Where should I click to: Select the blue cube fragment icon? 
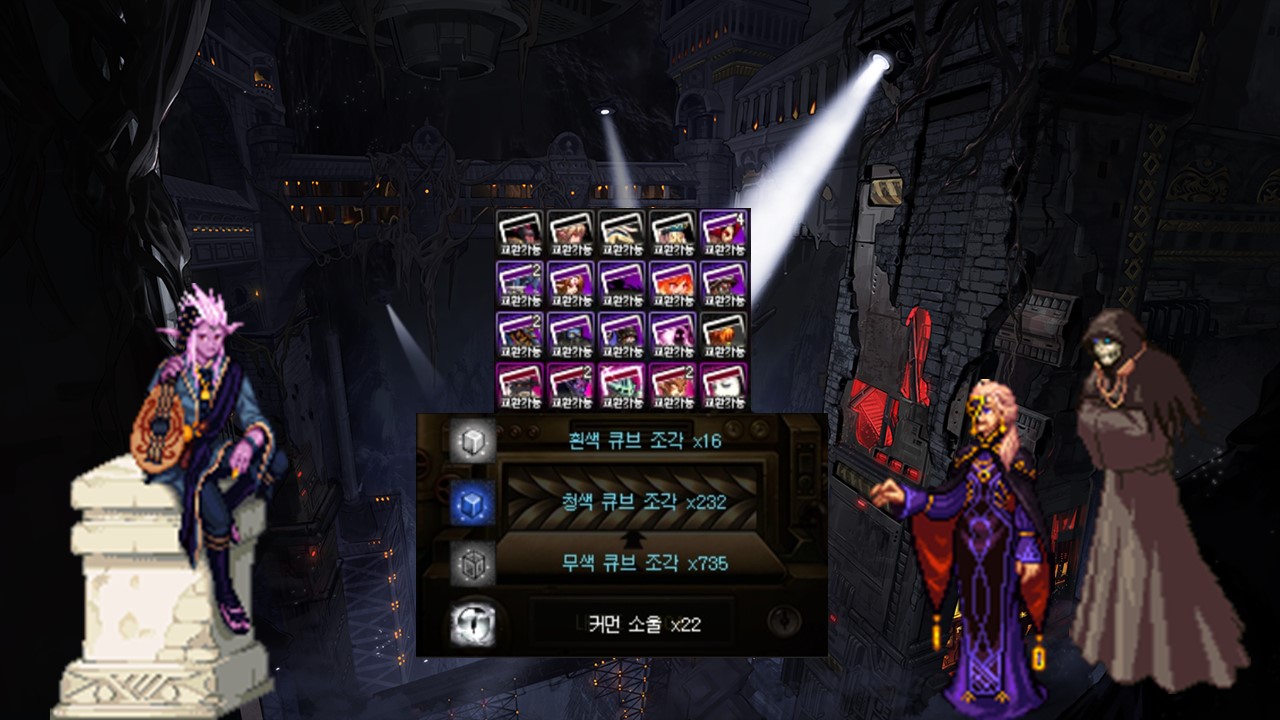[x=472, y=502]
